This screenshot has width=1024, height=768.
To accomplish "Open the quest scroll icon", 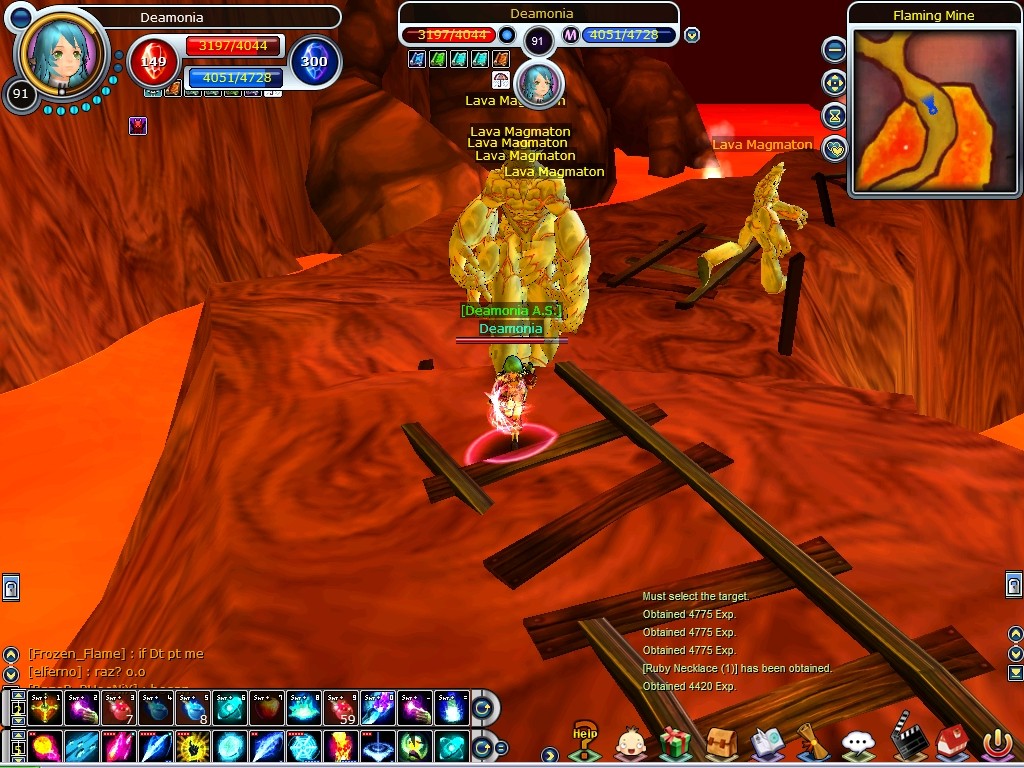I will pos(812,743).
